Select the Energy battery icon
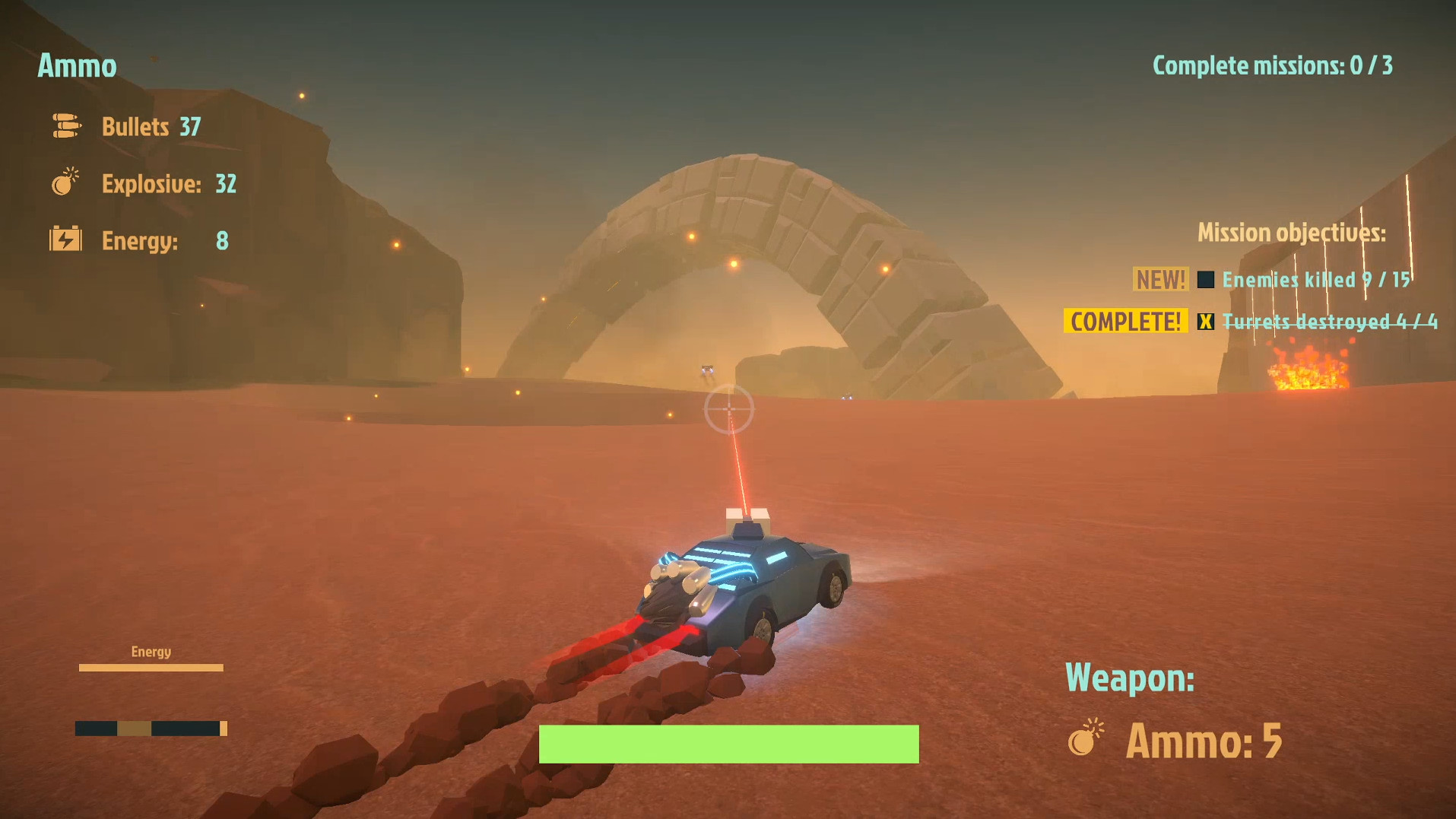The width and height of the screenshot is (1456, 819). pyautogui.click(x=65, y=240)
